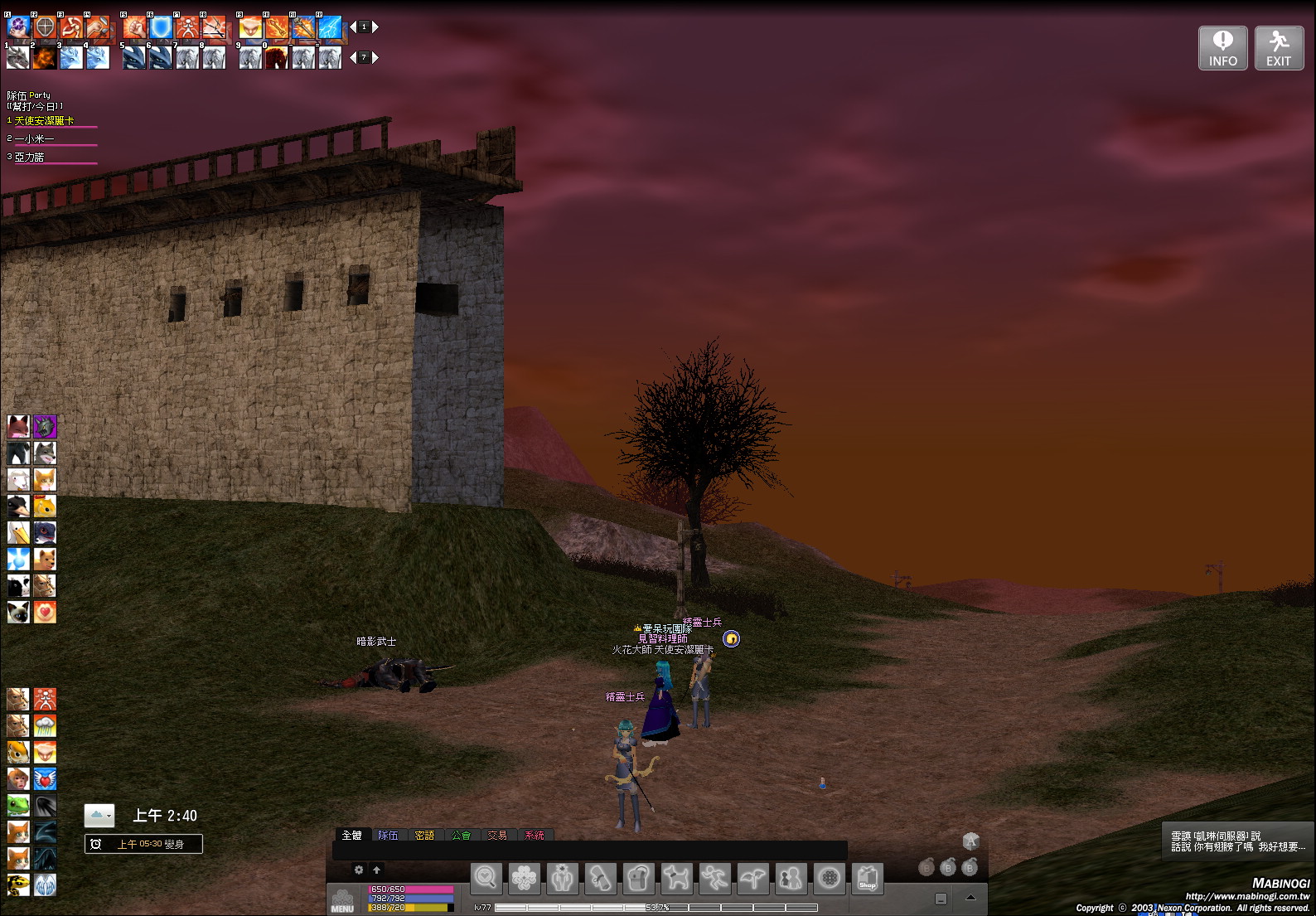Click the green frog pet icon
The width and height of the screenshot is (1316, 916).
point(18,805)
